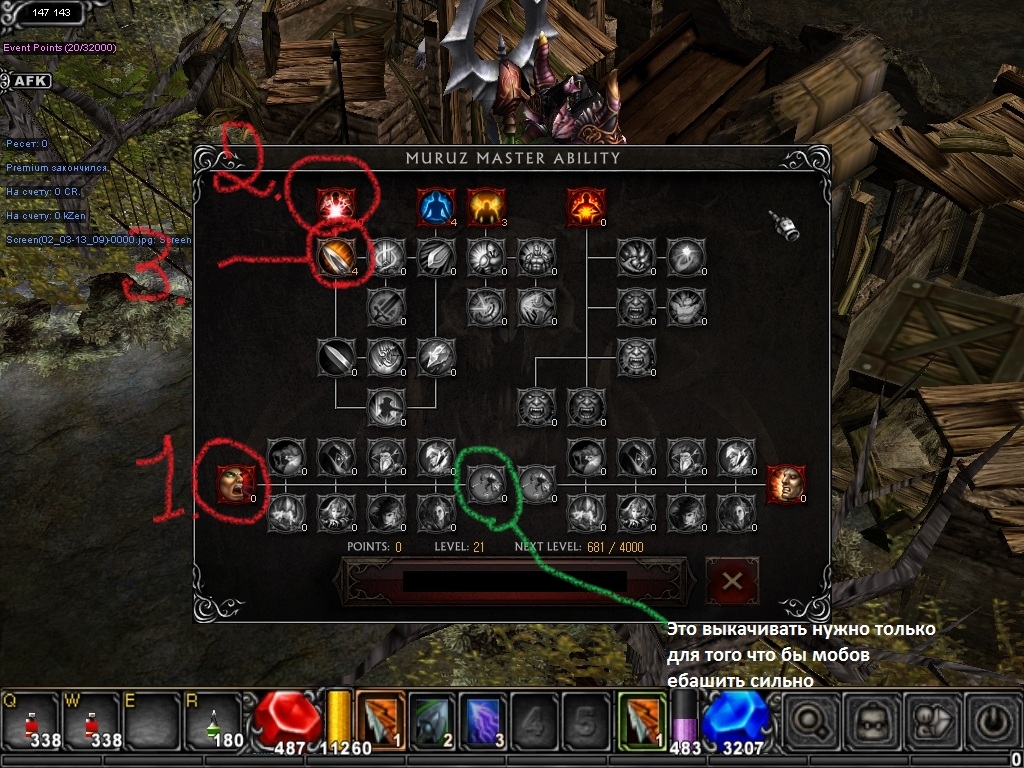
Task: Close the Muruz Master Ability window
Action: coord(732,581)
